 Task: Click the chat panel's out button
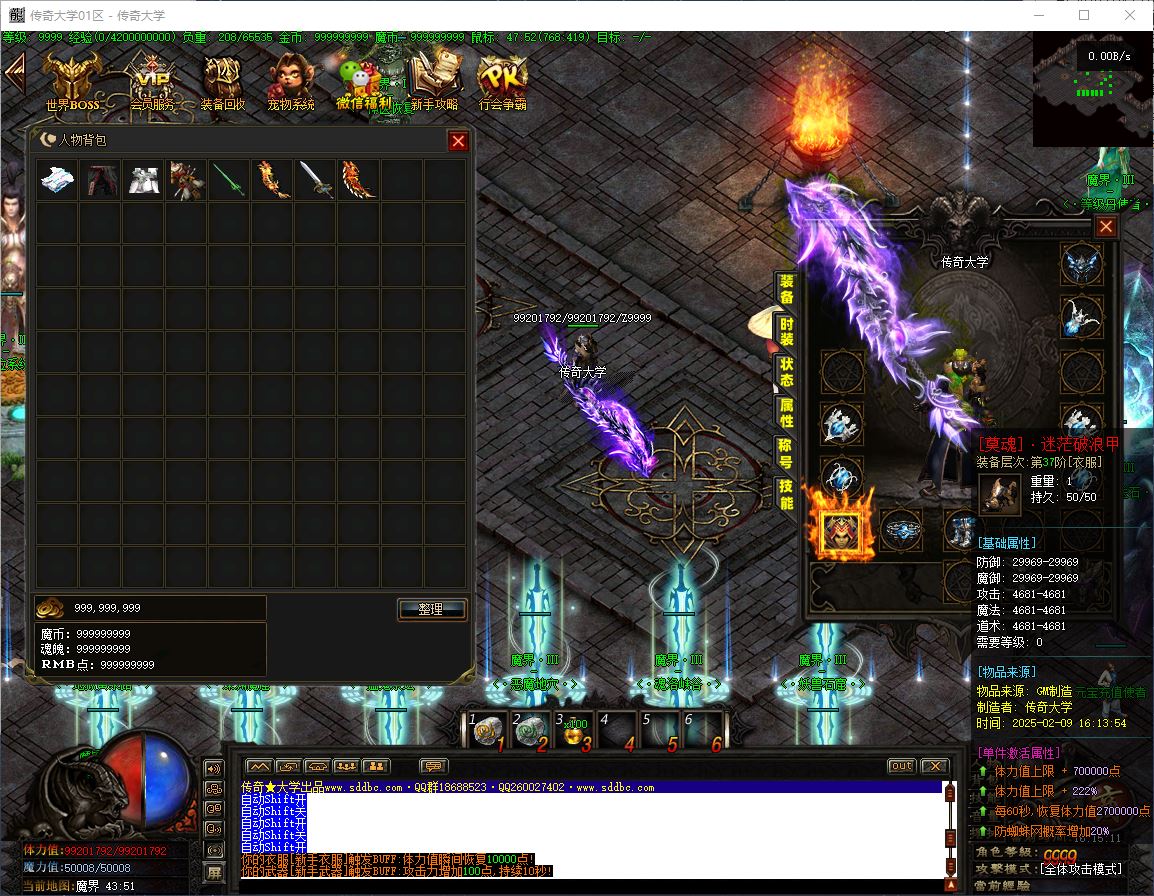point(901,766)
